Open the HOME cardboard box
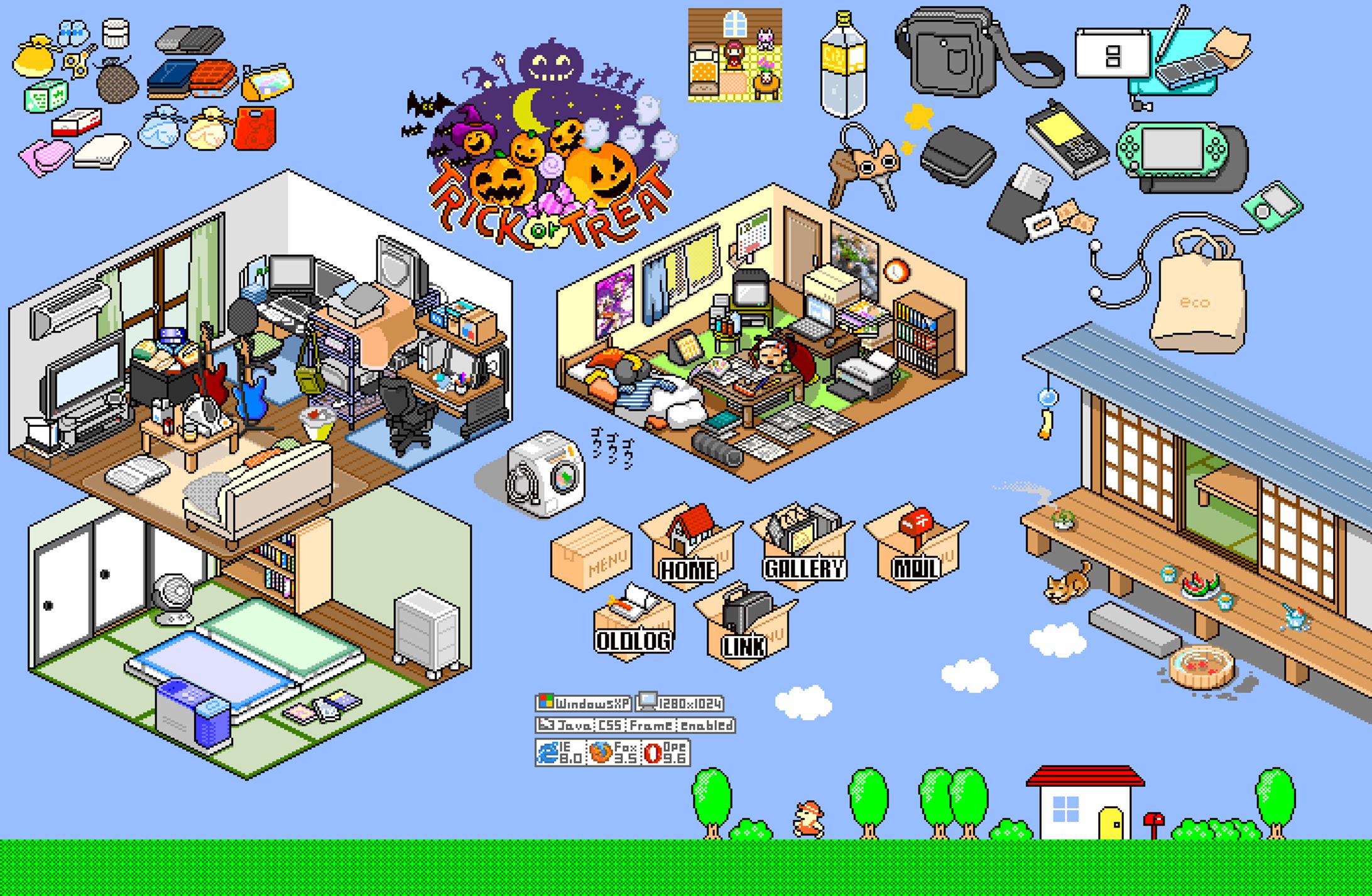 coord(688,549)
